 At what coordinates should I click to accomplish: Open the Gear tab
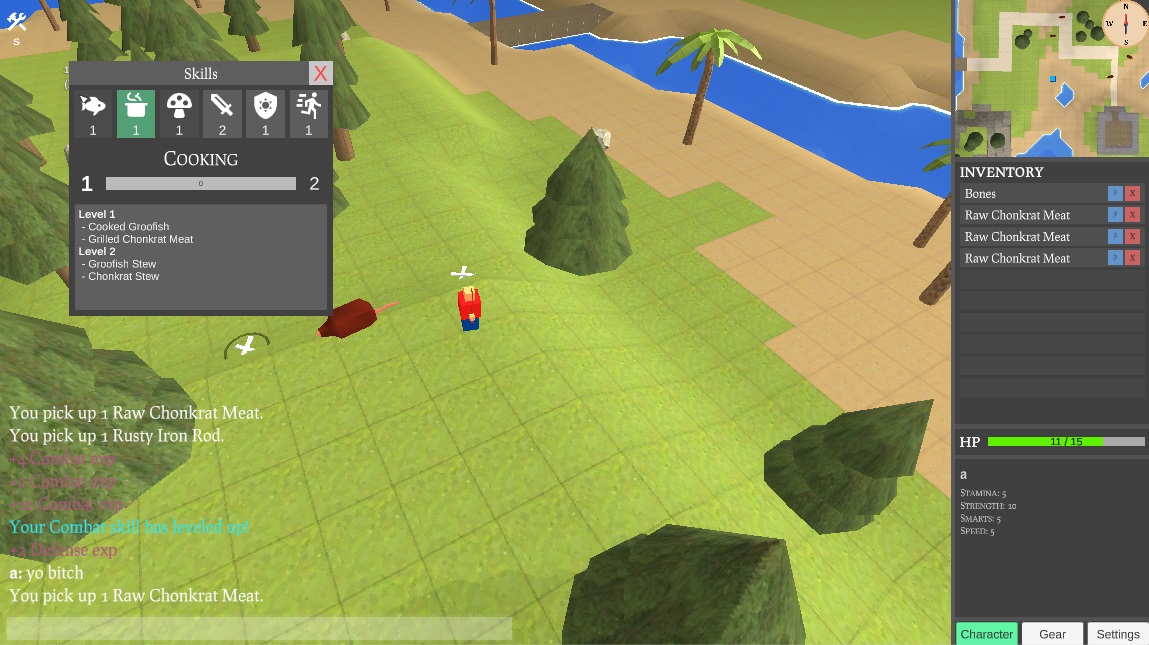coord(1052,634)
